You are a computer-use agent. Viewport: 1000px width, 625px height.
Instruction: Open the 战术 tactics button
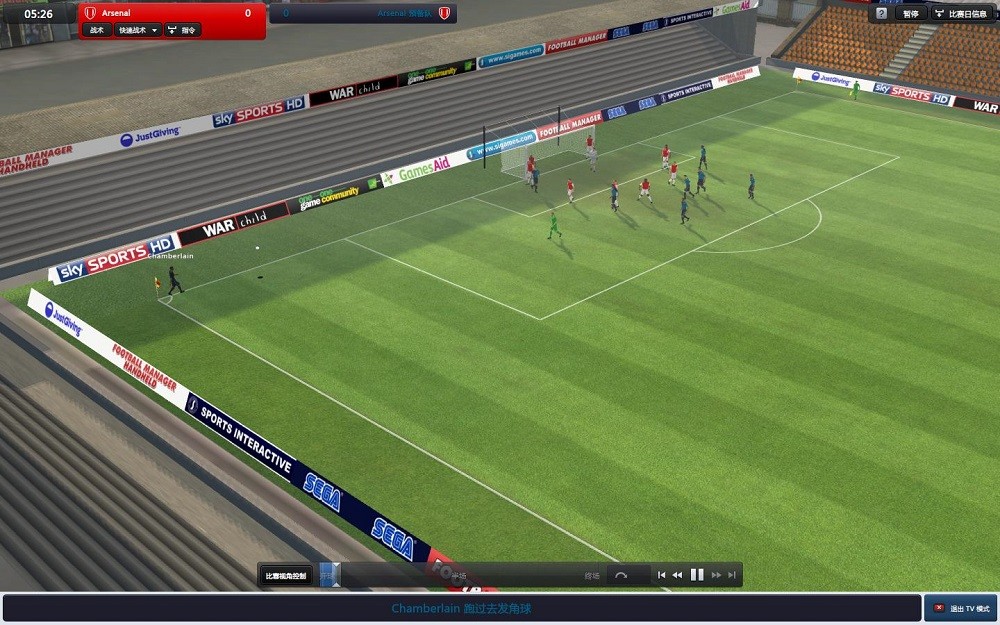[x=97, y=30]
